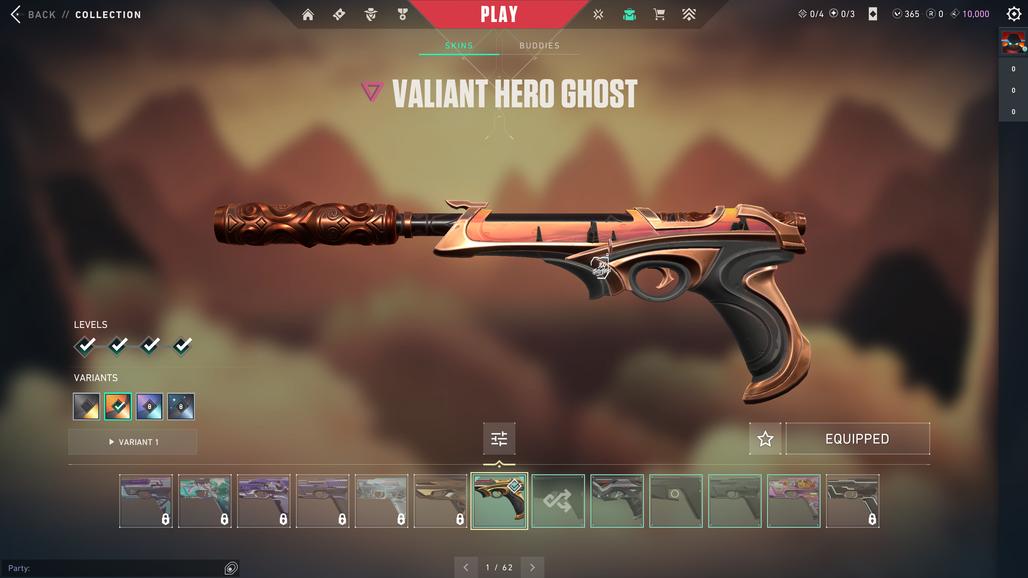Open the skin filter sliders button
The width and height of the screenshot is (1028, 578).
pyautogui.click(x=499, y=439)
